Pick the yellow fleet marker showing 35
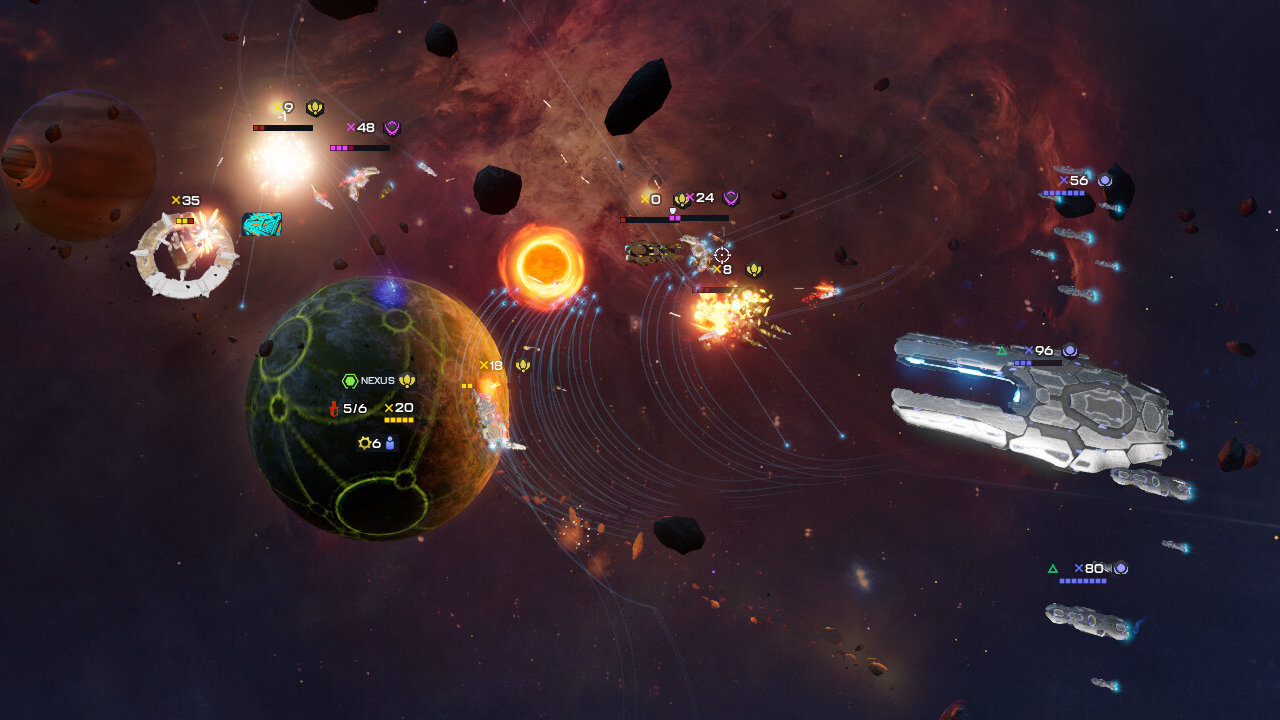Viewport: 1280px width, 720px height. pos(186,201)
